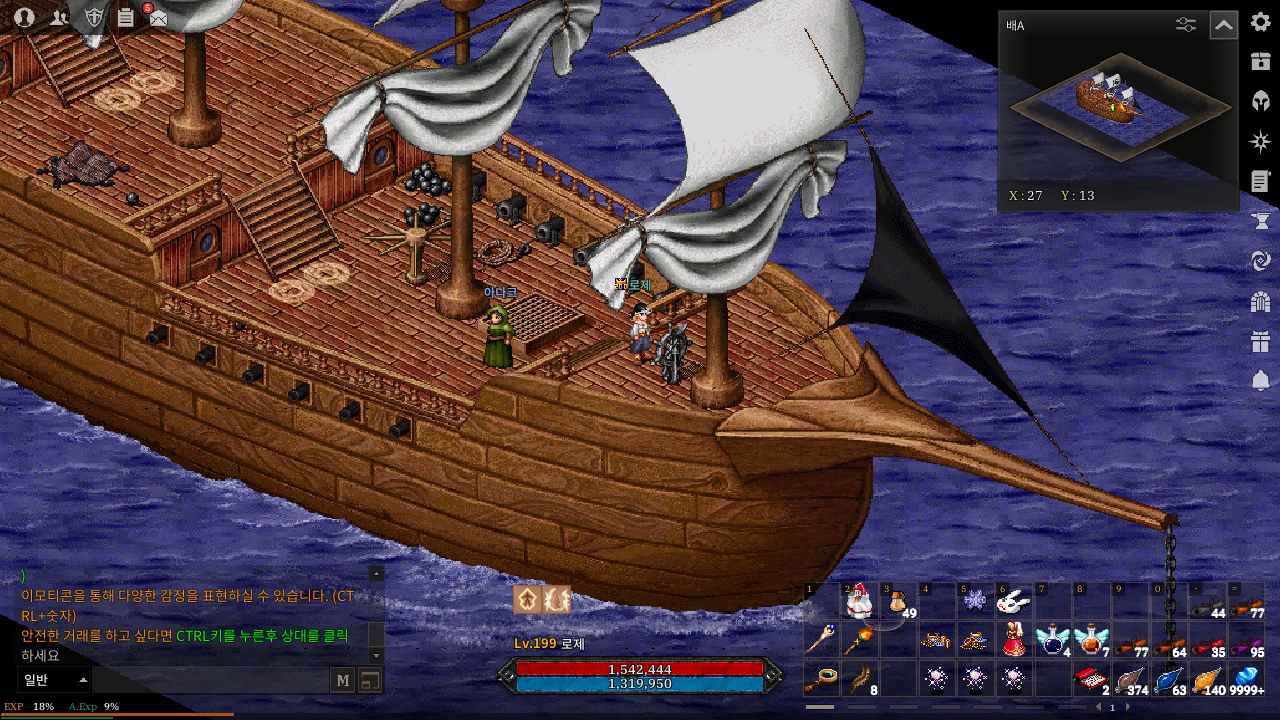1280x720 pixels.
Task: Open the minimap slider options
Action: tap(1186, 25)
